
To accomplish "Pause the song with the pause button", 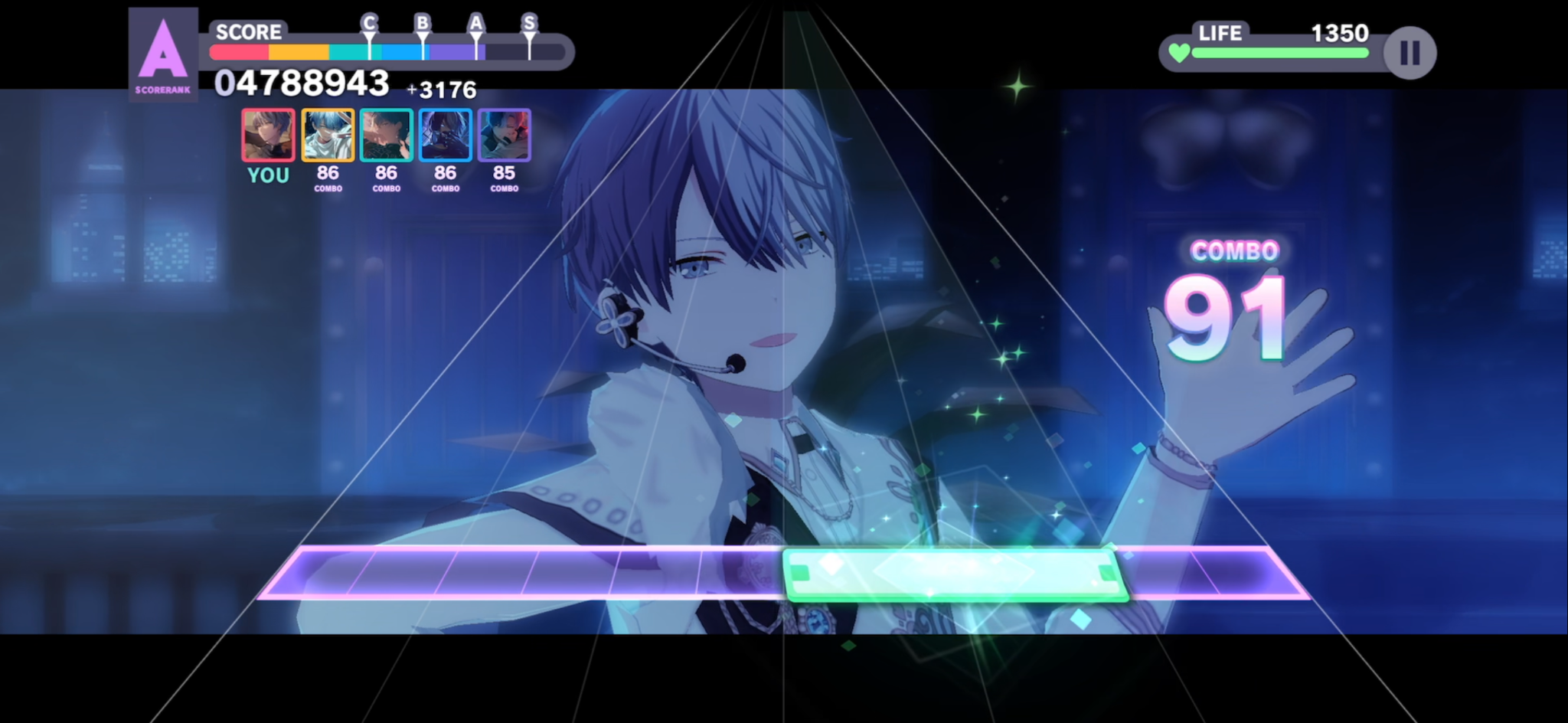I will tap(1410, 53).
